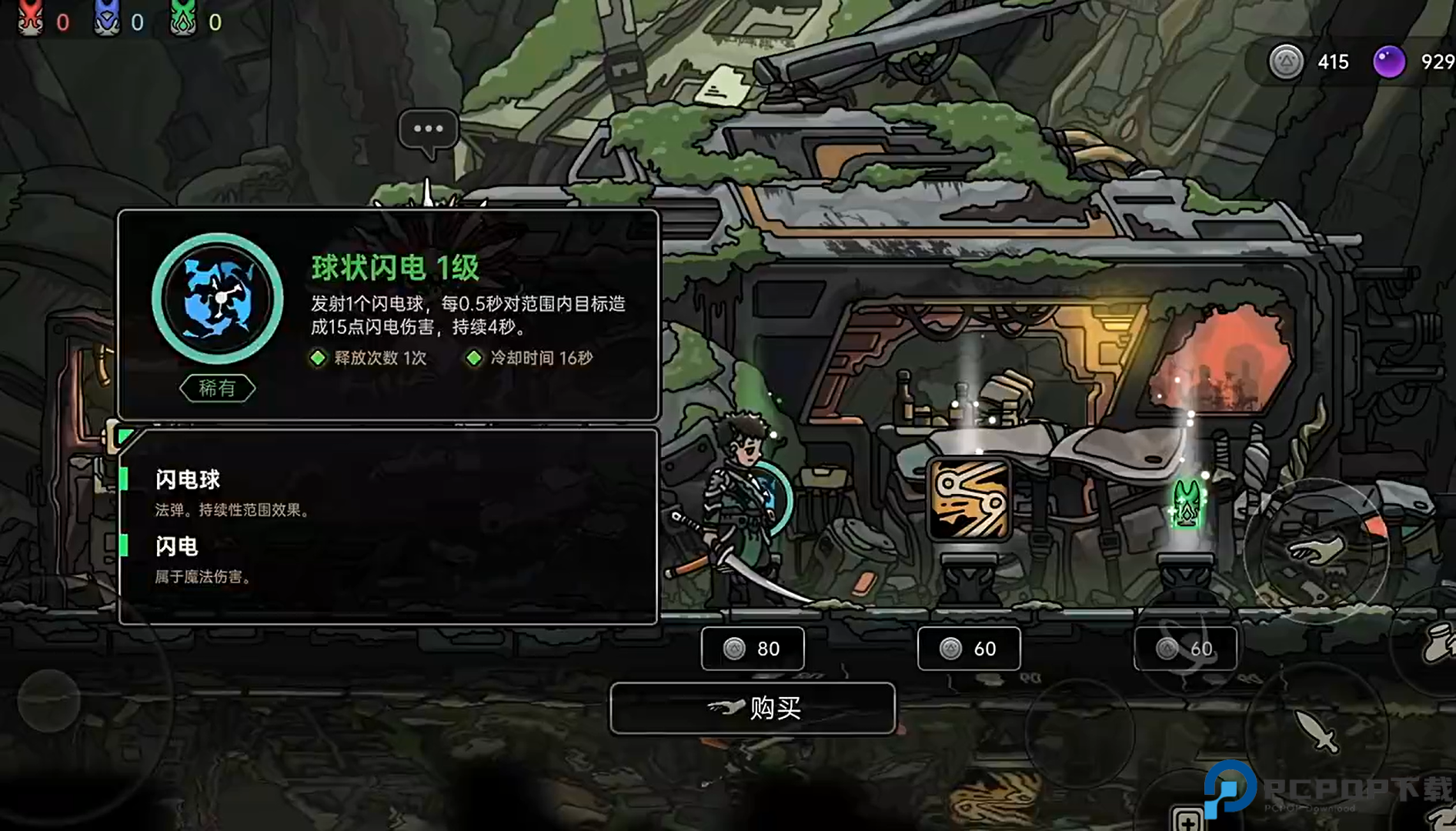Select the 80 coin price tag
Screen dimensions: 1456x831
[x=753, y=649]
